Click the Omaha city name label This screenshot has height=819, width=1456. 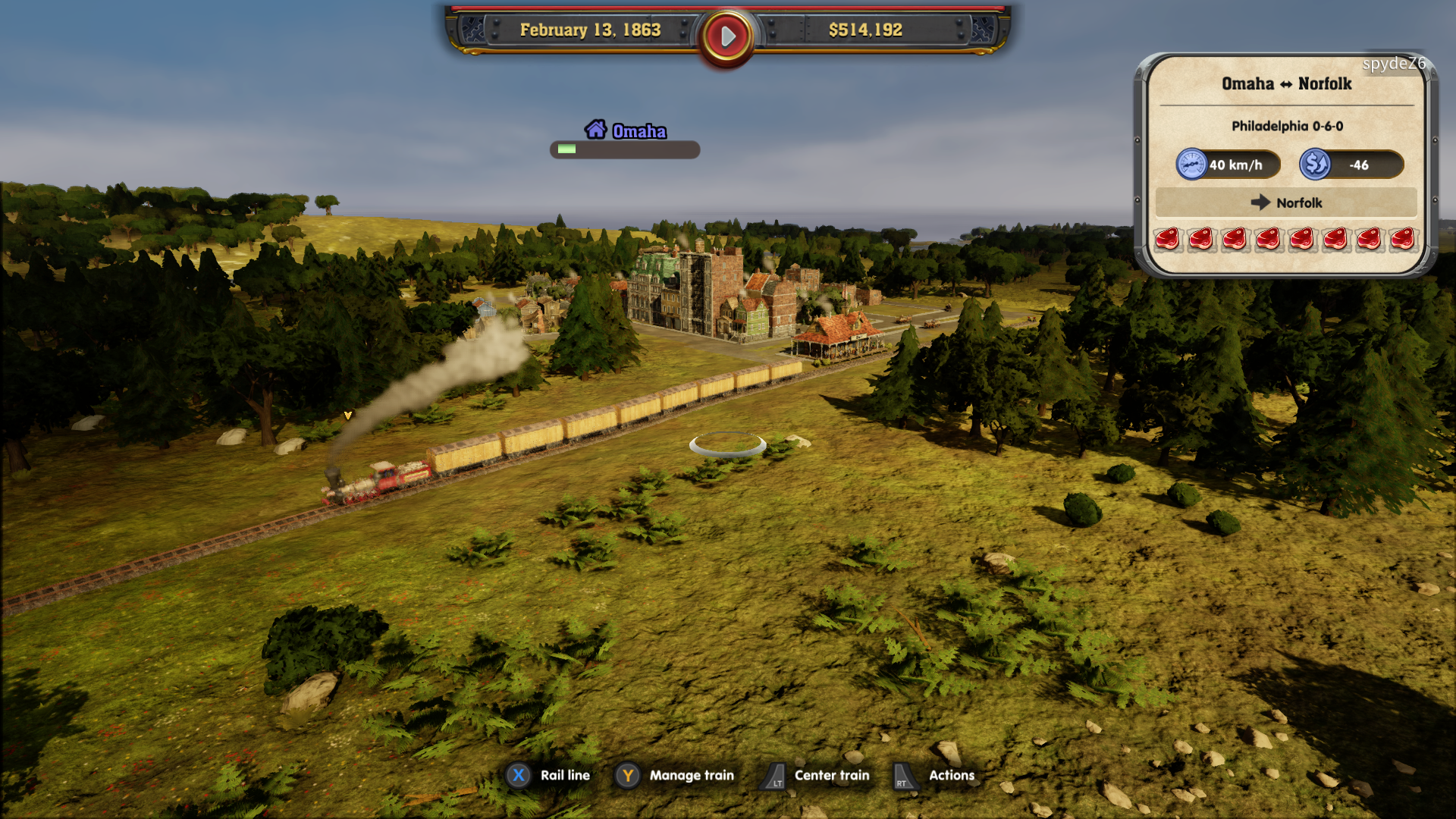[x=639, y=131]
